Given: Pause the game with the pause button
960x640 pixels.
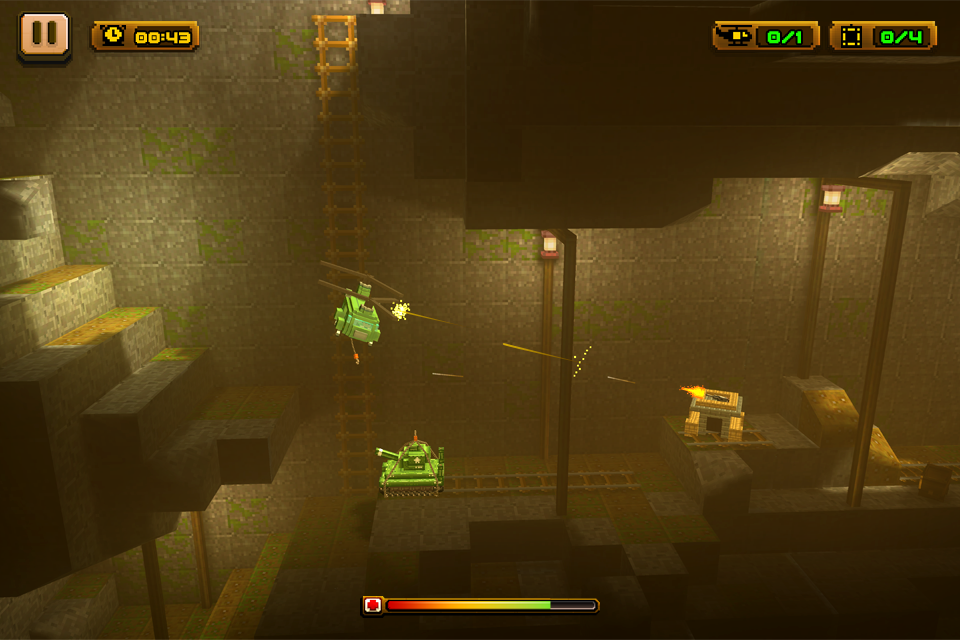Looking at the screenshot, I should pos(44,35).
